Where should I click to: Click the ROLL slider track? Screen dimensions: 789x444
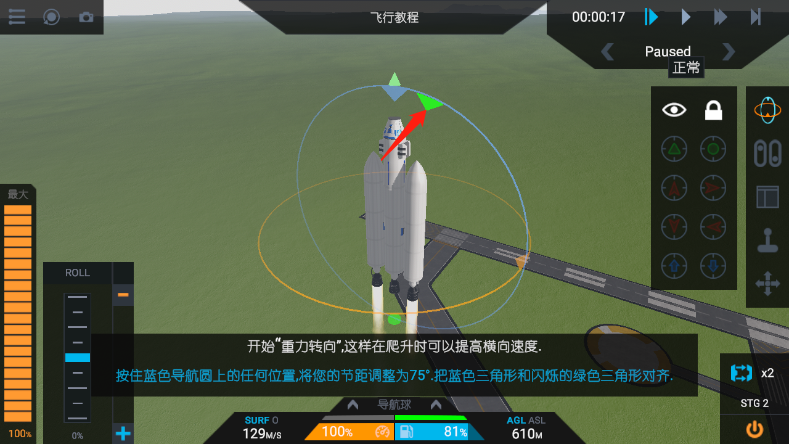click(x=77, y=357)
